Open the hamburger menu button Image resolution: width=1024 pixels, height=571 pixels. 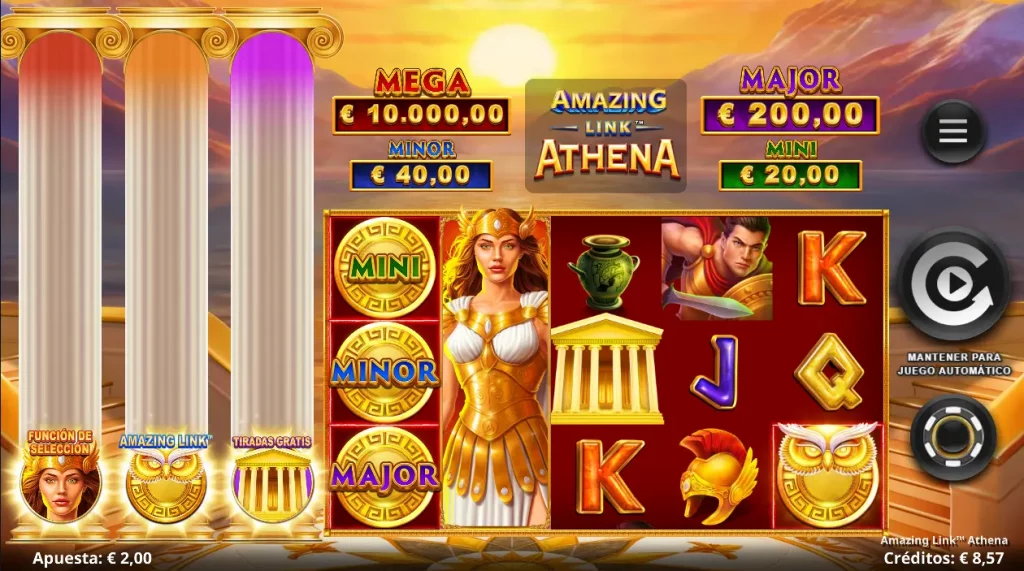953,132
